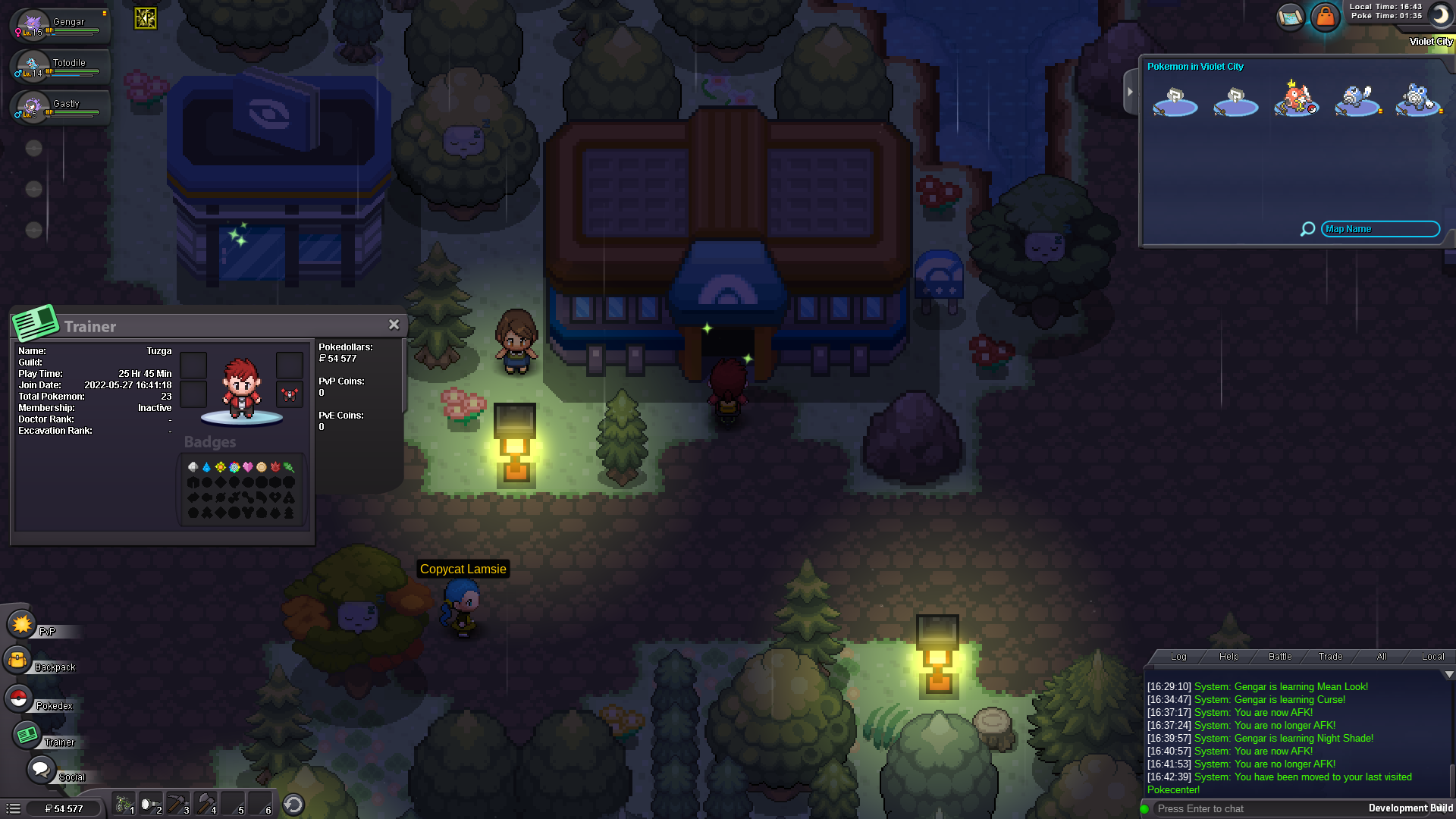Open the world map scroll icon
The width and height of the screenshot is (1456, 819).
[x=1290, y=16]
